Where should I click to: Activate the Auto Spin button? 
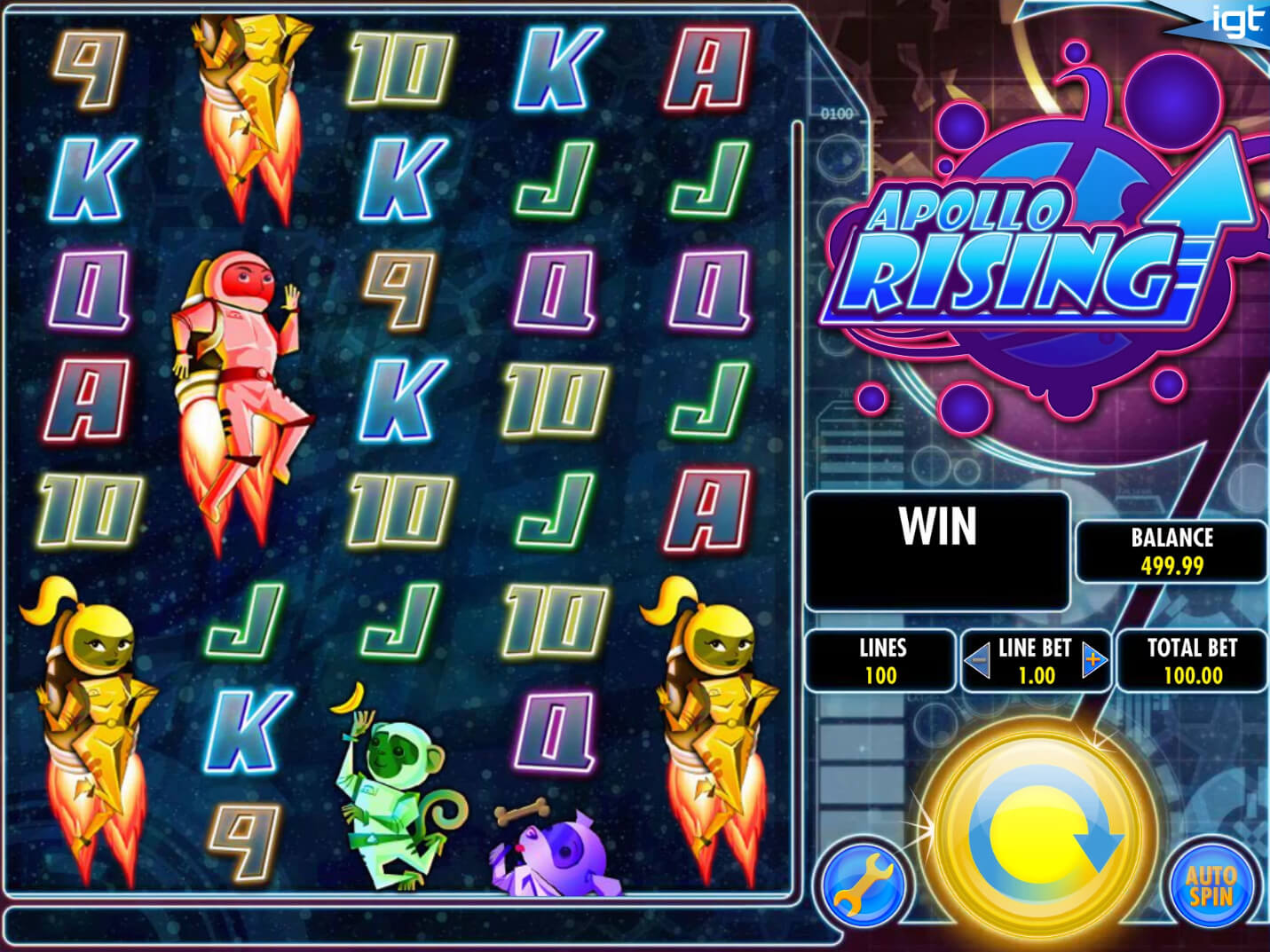[x=1211, y=885]
